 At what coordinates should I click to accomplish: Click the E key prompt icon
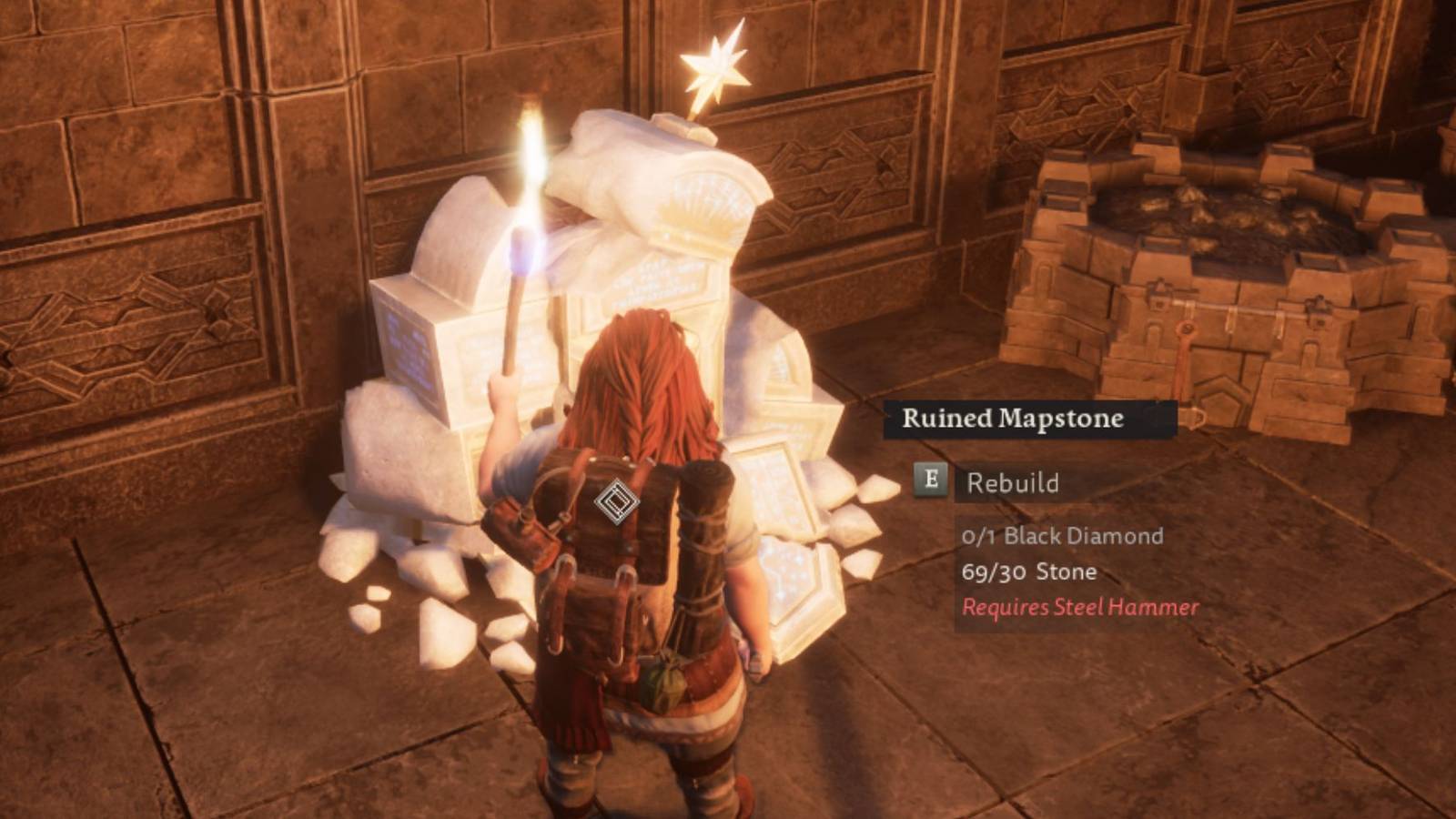(x=929, y=482)
